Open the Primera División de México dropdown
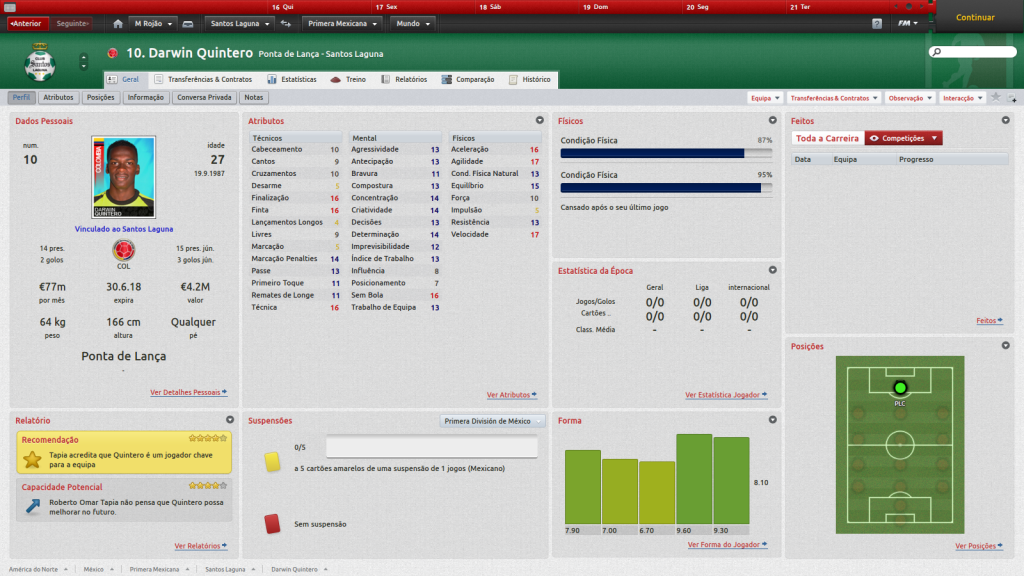Image resolution: width=1024 pixels, height=576 pixels. [493, 421]
